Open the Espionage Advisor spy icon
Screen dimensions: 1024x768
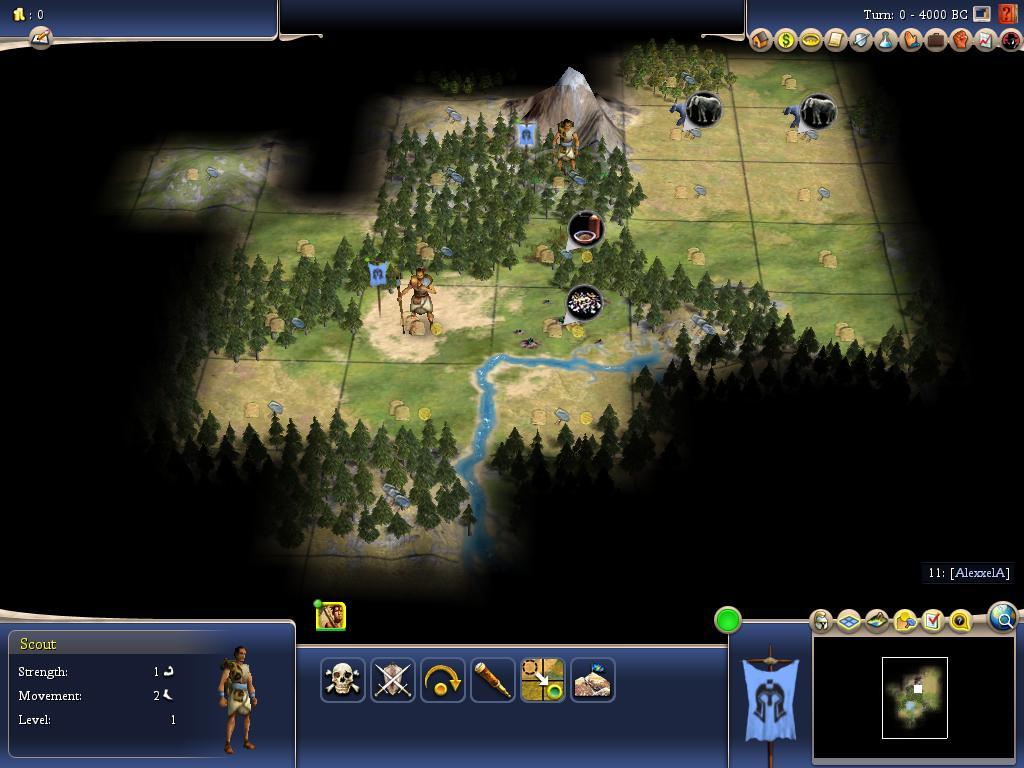pos(1010,40)
